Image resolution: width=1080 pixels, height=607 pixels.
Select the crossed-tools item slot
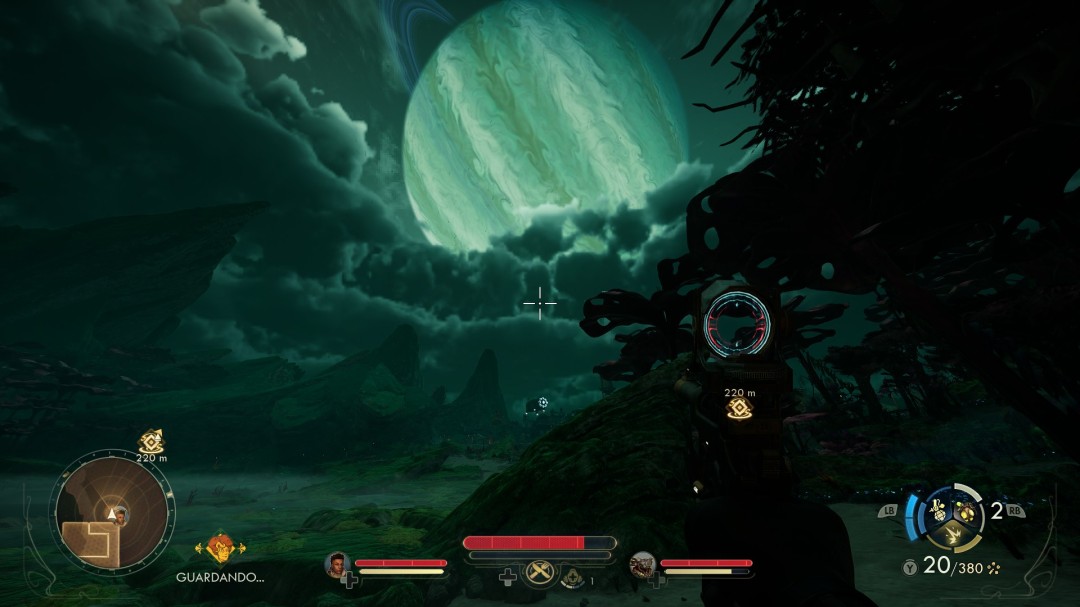click(x=540, y=574)
